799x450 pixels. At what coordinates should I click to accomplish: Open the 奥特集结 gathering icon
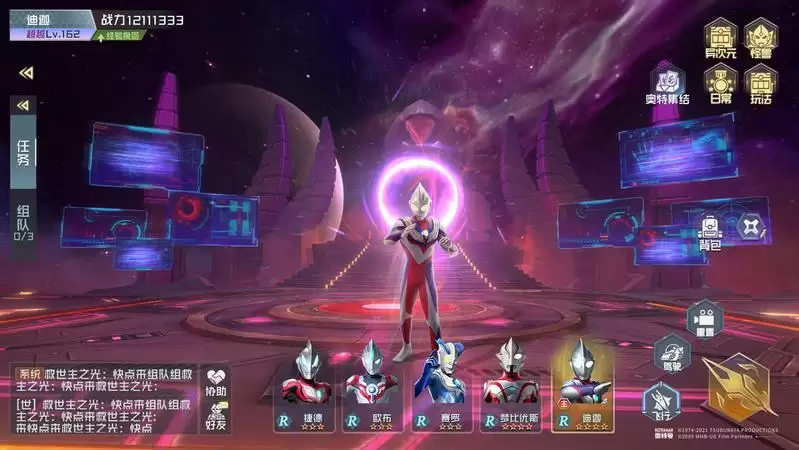[x=667, y=84]
